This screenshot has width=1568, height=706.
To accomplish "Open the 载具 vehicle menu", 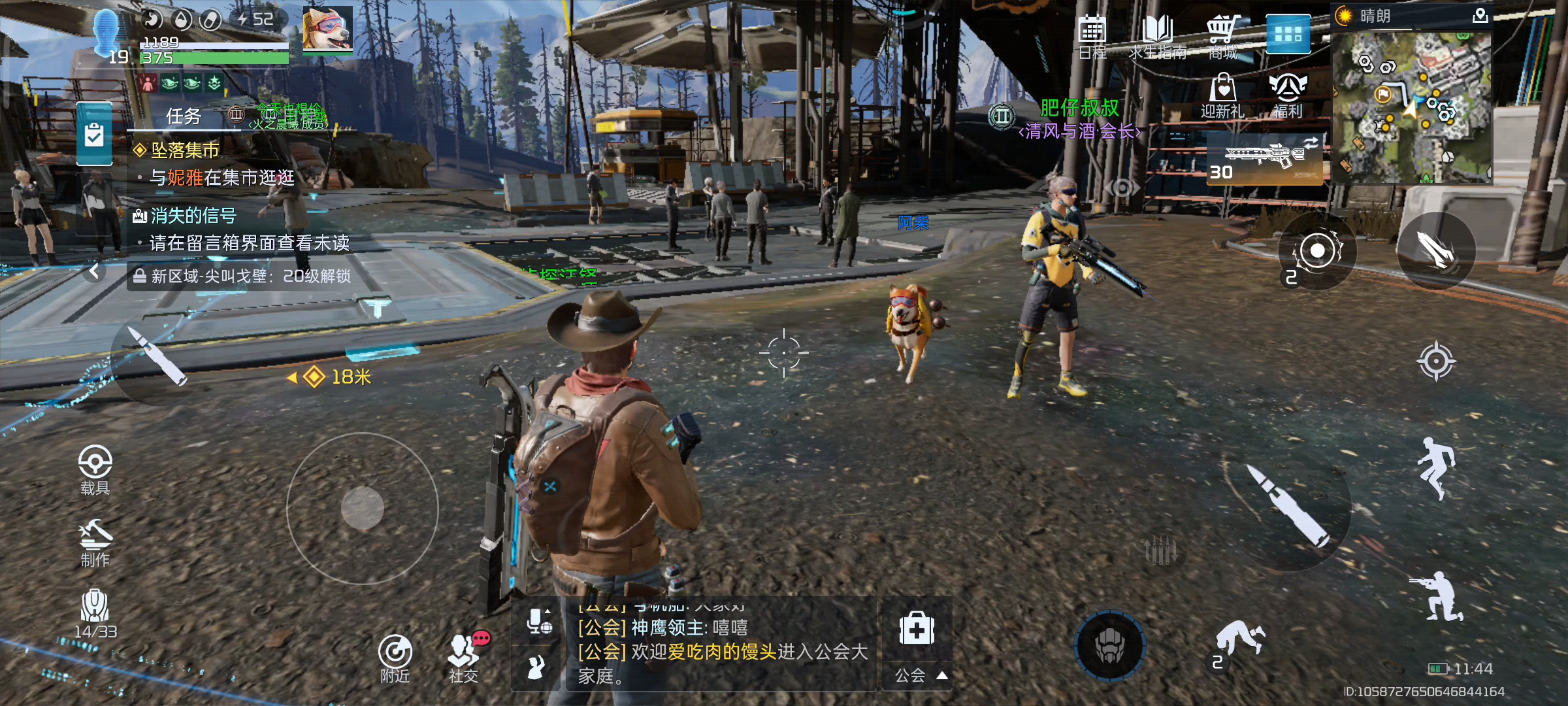I will (x=95, y=469).
